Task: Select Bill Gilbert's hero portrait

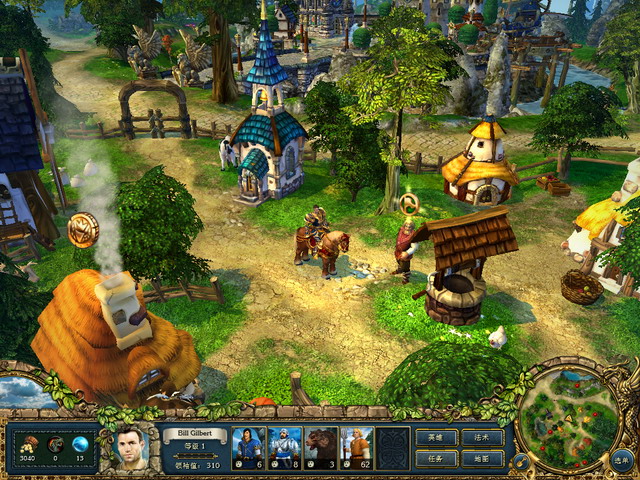Action: pos(129,448)
